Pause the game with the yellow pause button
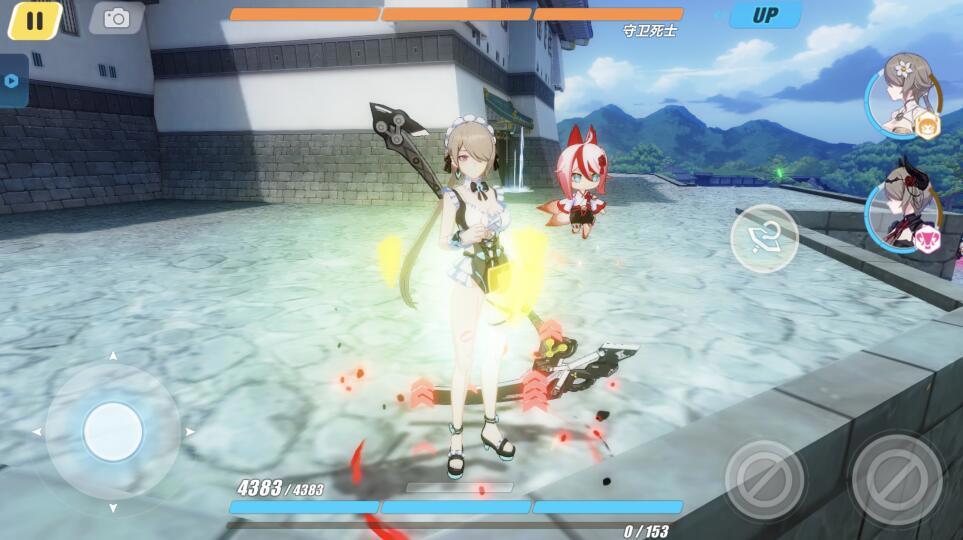 pos(35,20)
